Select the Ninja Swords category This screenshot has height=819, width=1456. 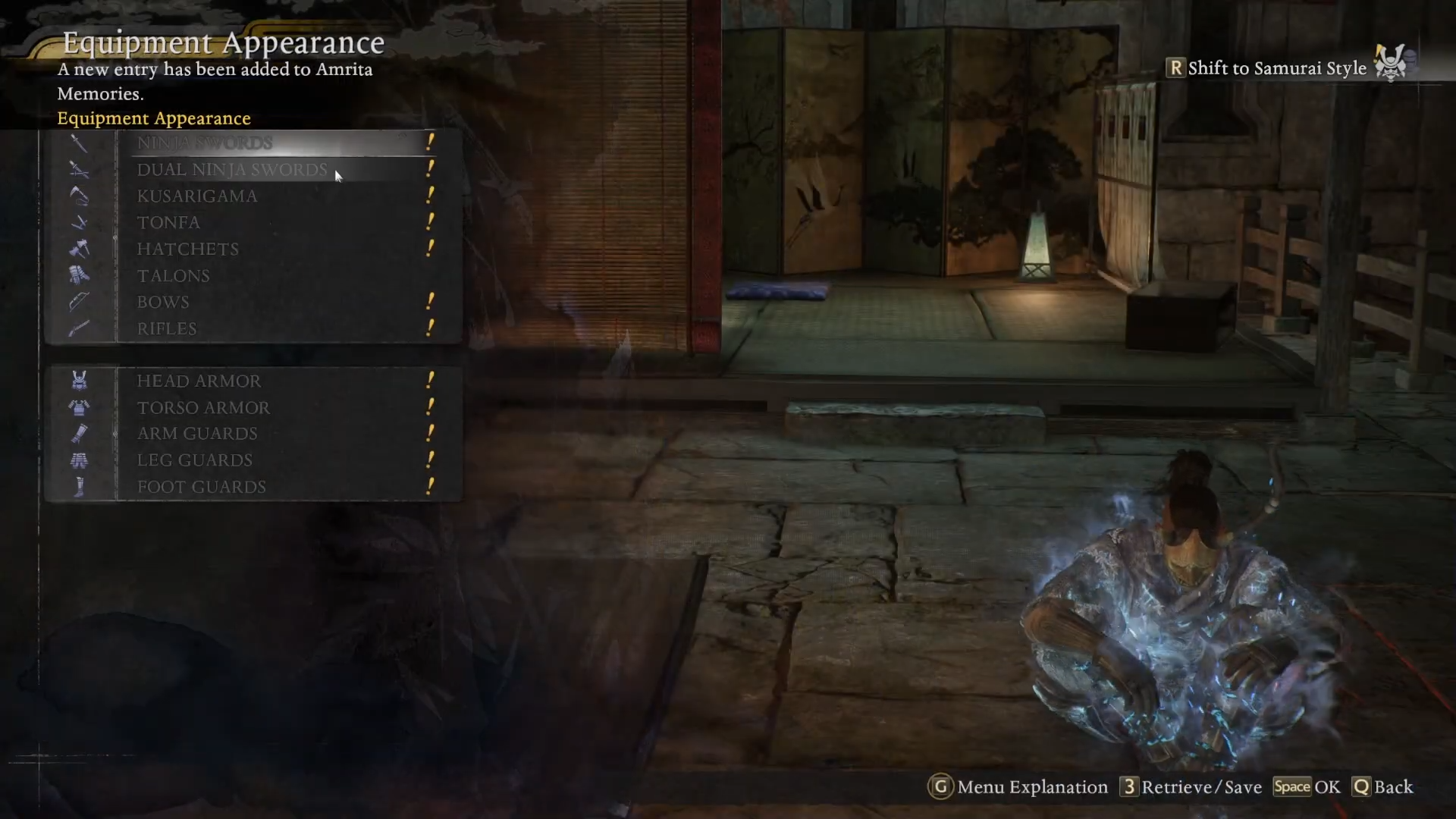[205, 143]
